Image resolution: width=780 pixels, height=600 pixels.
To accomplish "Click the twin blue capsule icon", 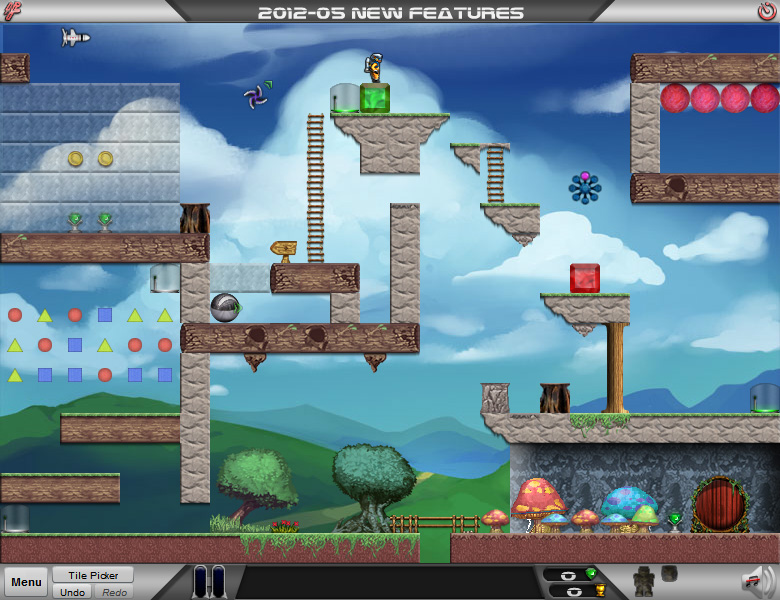I will tap(210, 582).
